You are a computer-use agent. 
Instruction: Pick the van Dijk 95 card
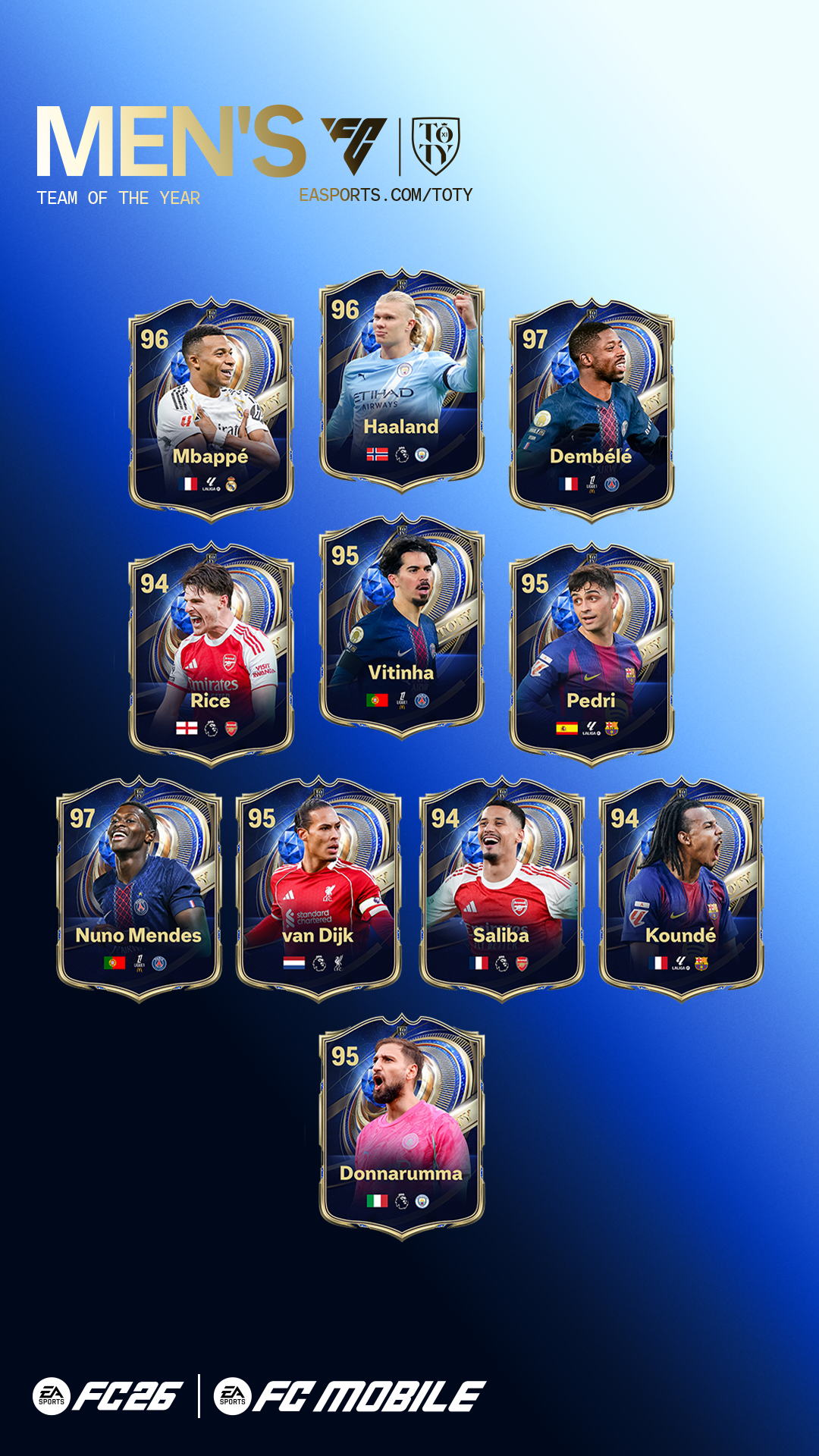pyautogui.click(x=318, y=889)
